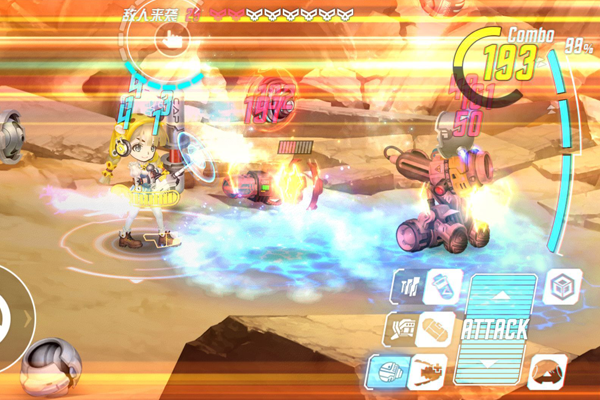Use the test tube potion skill
This screenshot has height=400, width=600.
[440, 286]
